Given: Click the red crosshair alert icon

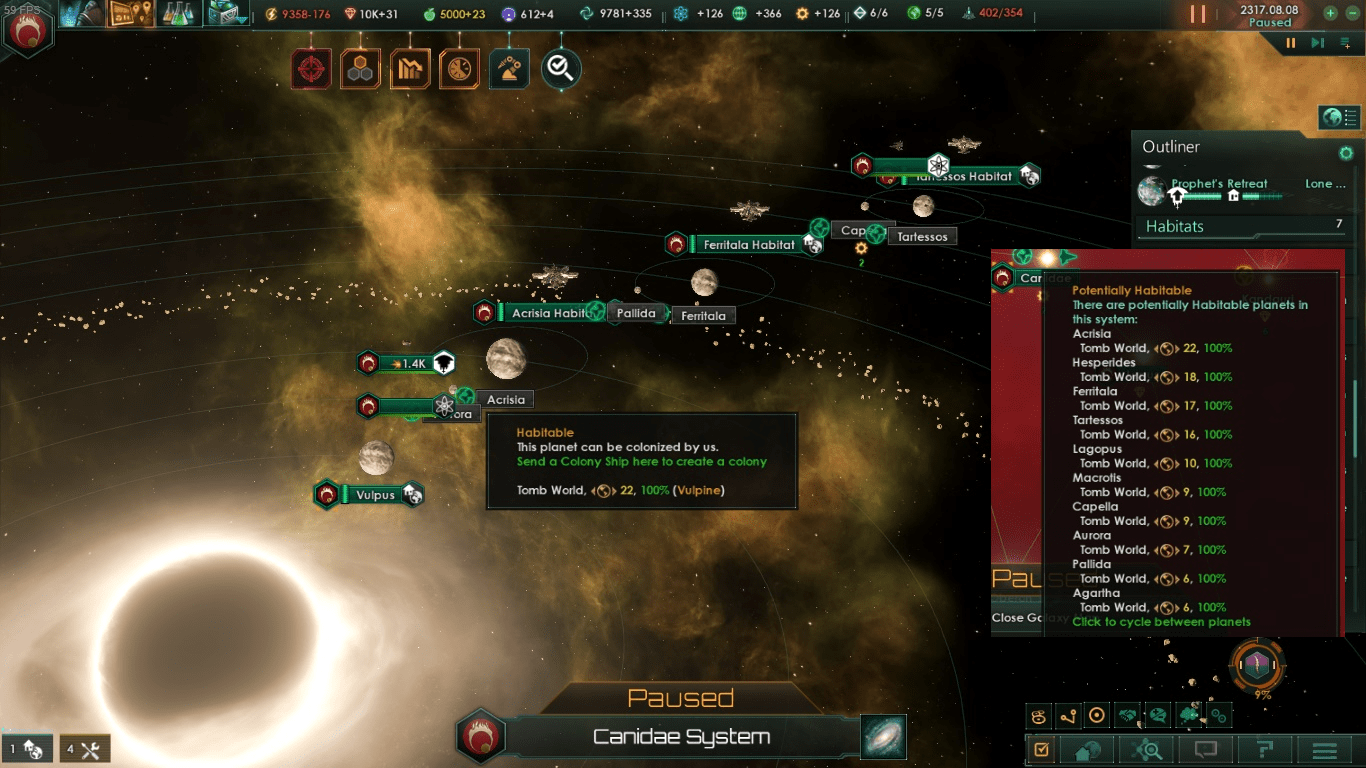Looking at the screenshot, I should pyautogui.click(x=311, y=68).
